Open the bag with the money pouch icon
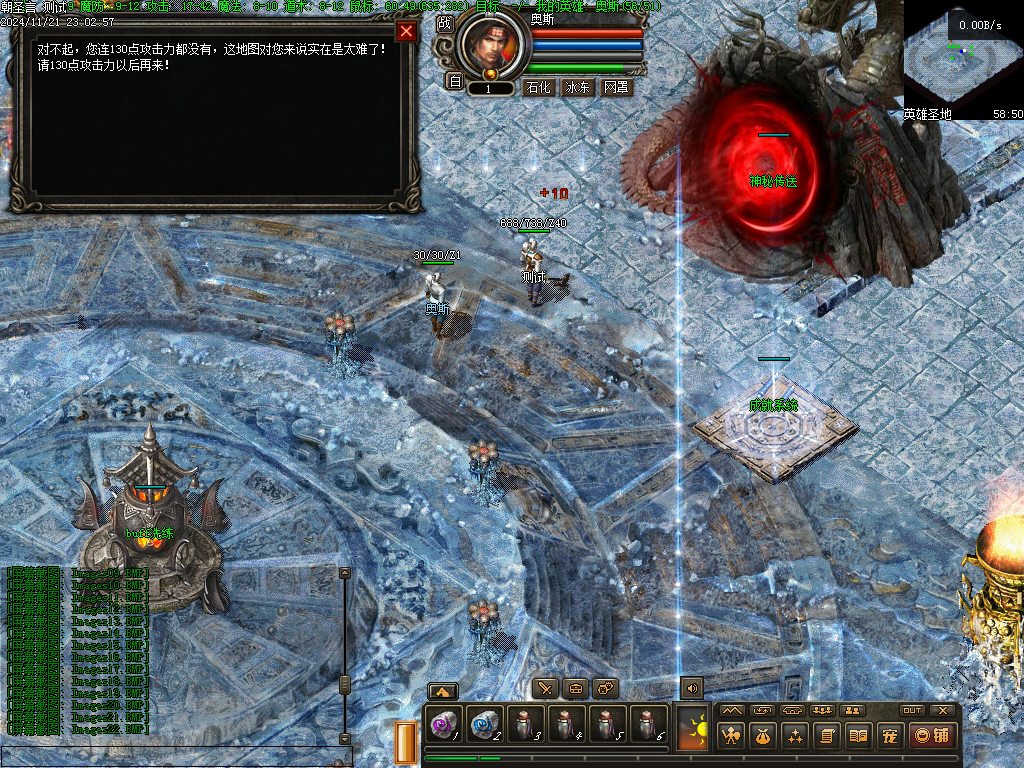Viewport: 1024px width, 768px height. click(763, 736)
